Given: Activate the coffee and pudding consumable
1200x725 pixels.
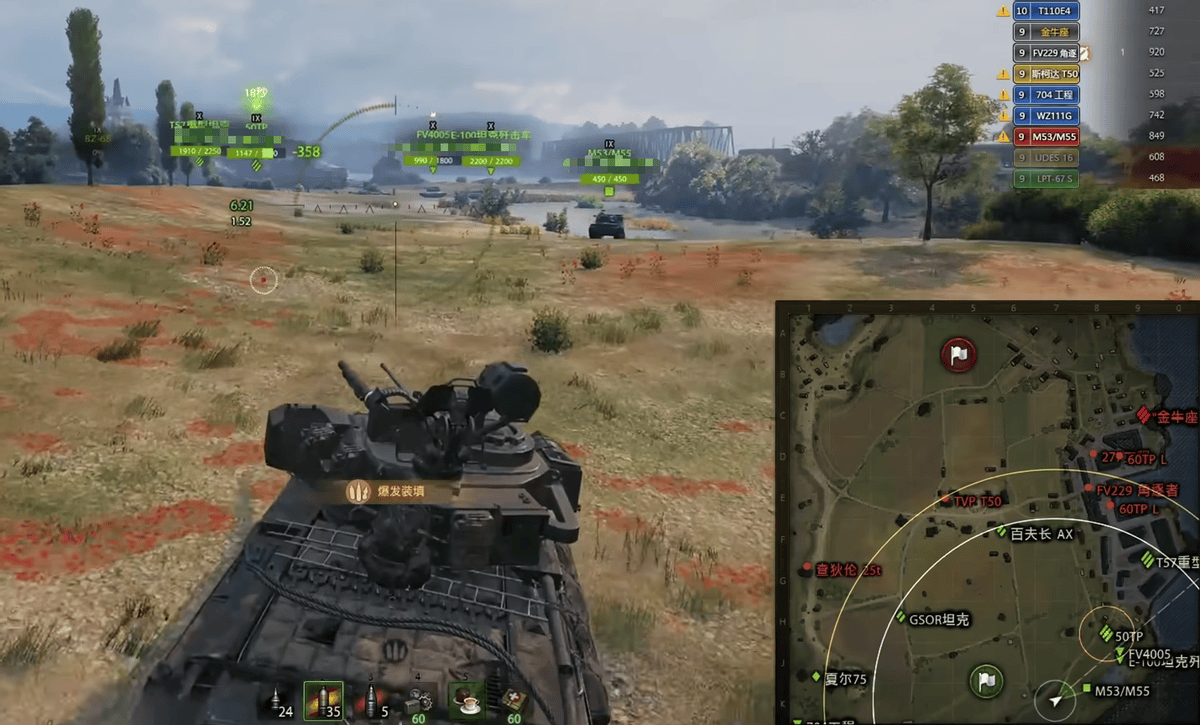Looking at the screenshot, I should (x=465, y=700).
